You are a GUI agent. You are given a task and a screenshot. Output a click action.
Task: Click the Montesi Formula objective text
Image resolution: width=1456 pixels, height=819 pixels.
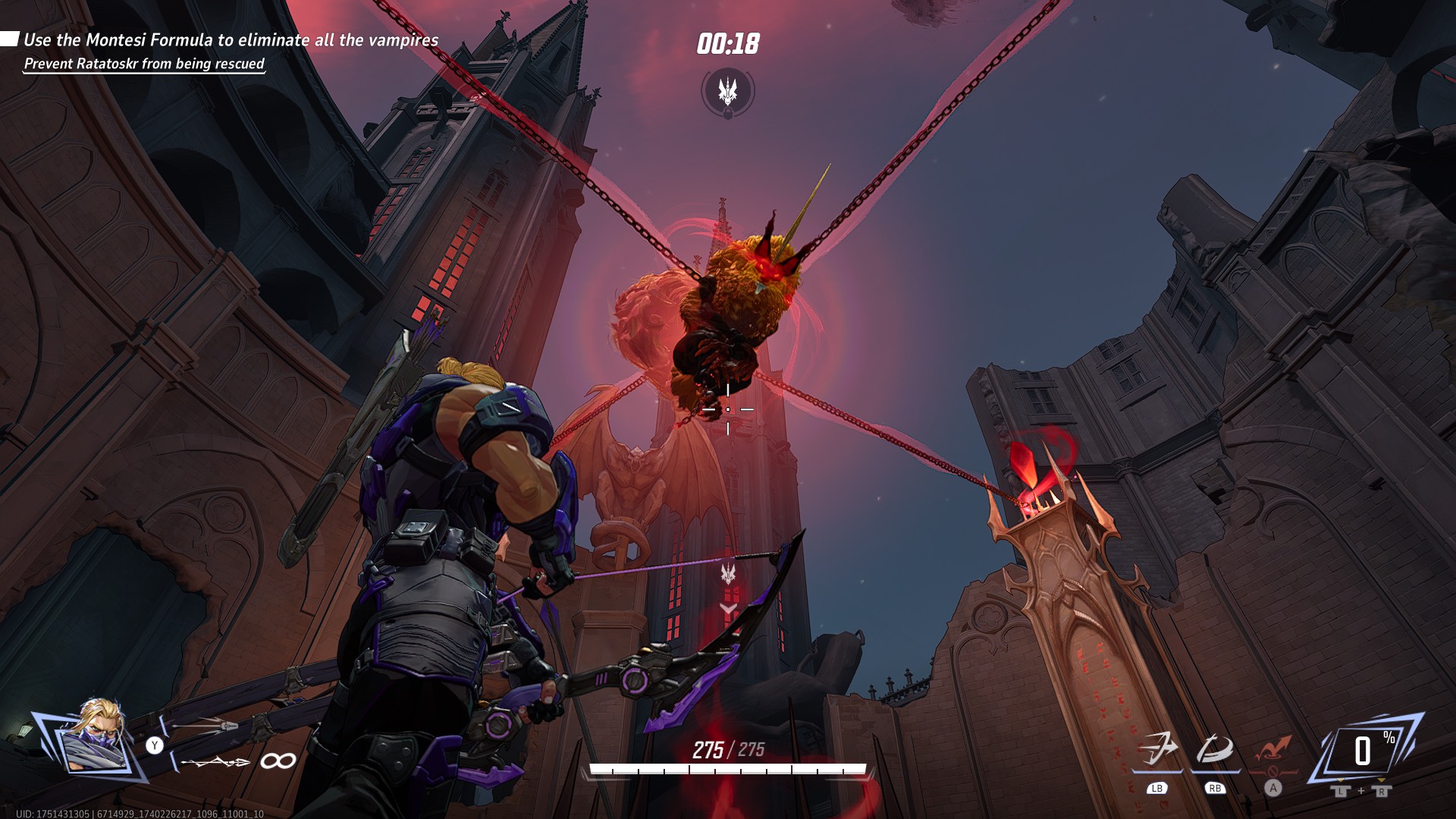tap(231, 40)
